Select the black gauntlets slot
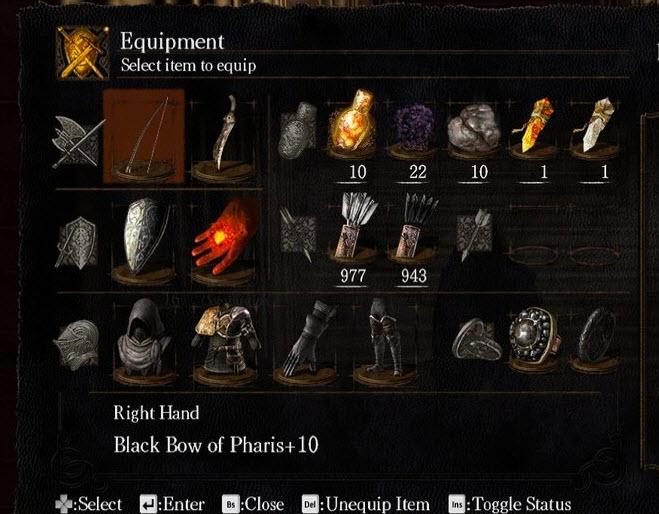The height and width of the screenshot is (514, 659). pyautogui.click(x=320, y=335)
